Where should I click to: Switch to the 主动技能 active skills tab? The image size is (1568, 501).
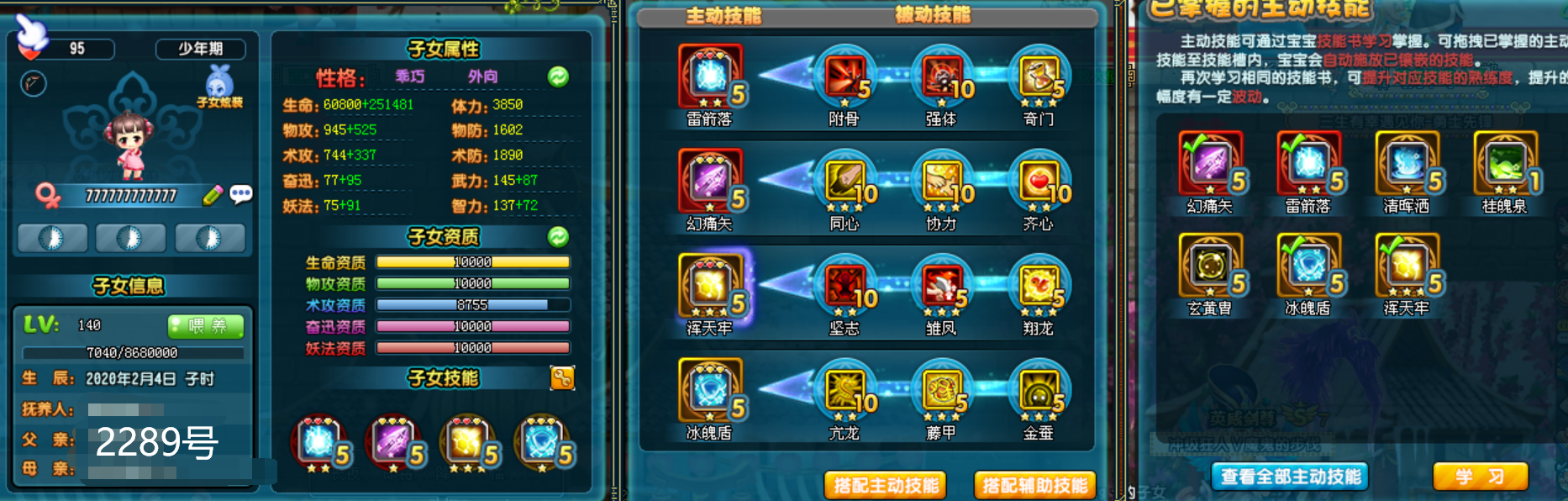point(723,16)
